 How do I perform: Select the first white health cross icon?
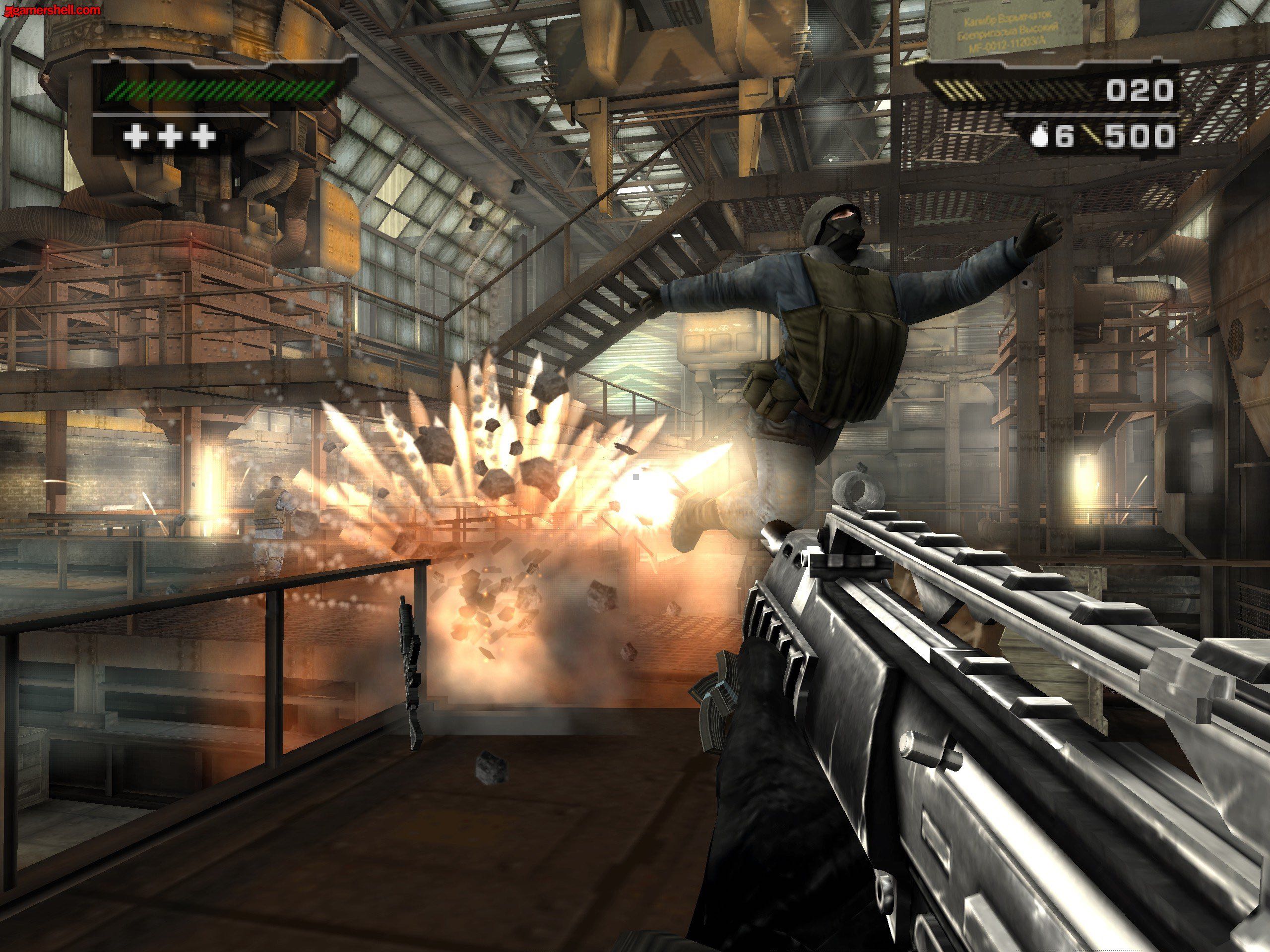tap(137, 136)
